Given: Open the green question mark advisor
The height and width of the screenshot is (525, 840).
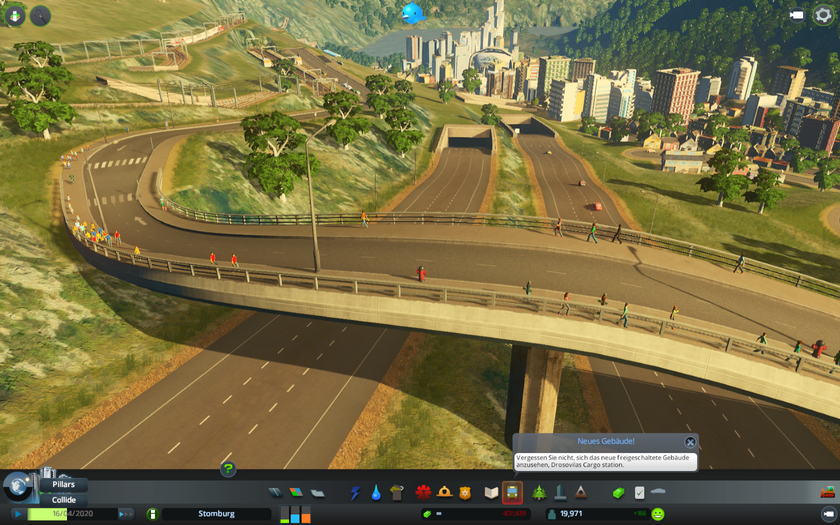Looking at the screenshot, I should (x=228, y=469).
